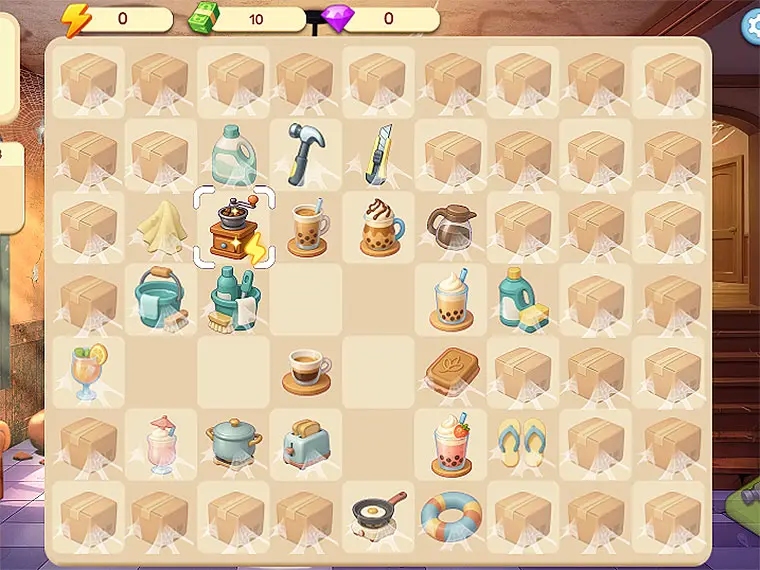Choose the brown leaf cookie tile
This screenshot has height=570, width=760.
coord(449,371)
